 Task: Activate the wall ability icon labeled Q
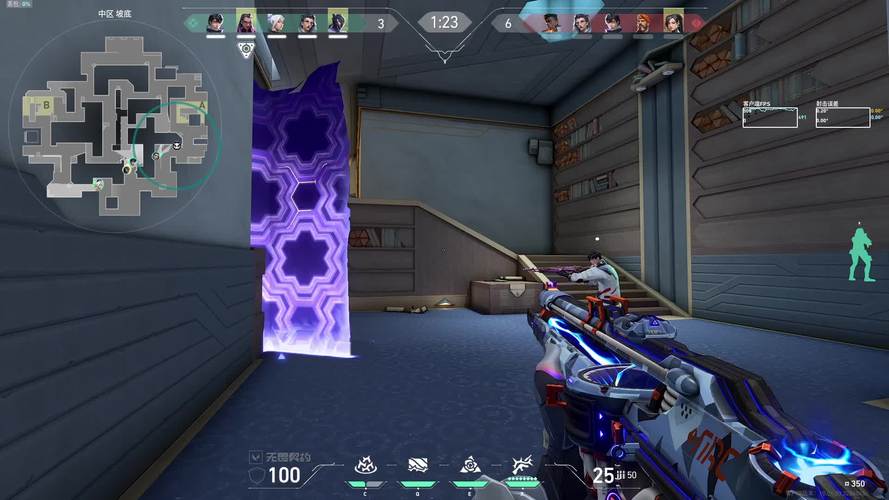(x=418, y=465)
